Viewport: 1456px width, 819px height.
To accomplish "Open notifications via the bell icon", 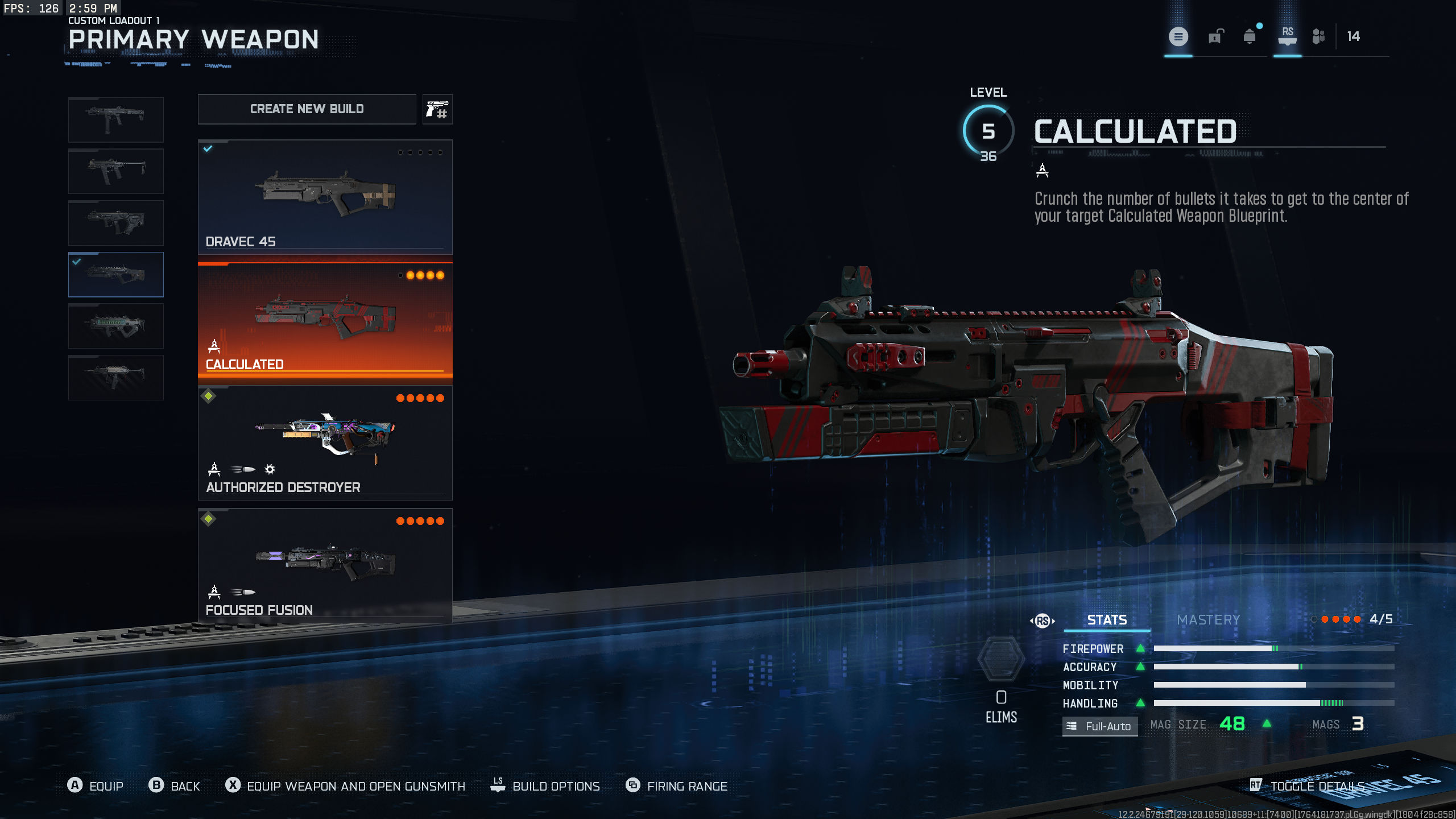I will pyautogui.click(x=1249, y=36).
